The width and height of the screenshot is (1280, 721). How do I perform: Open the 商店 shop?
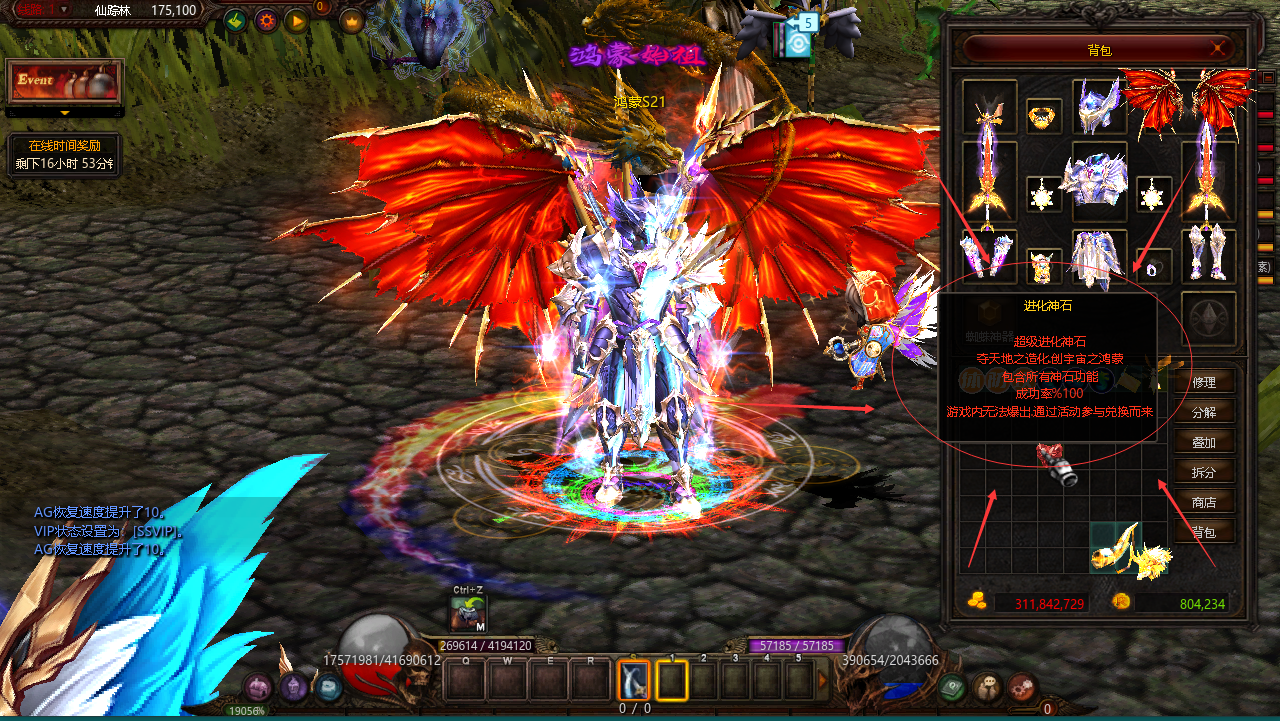tap(1203, 502)
